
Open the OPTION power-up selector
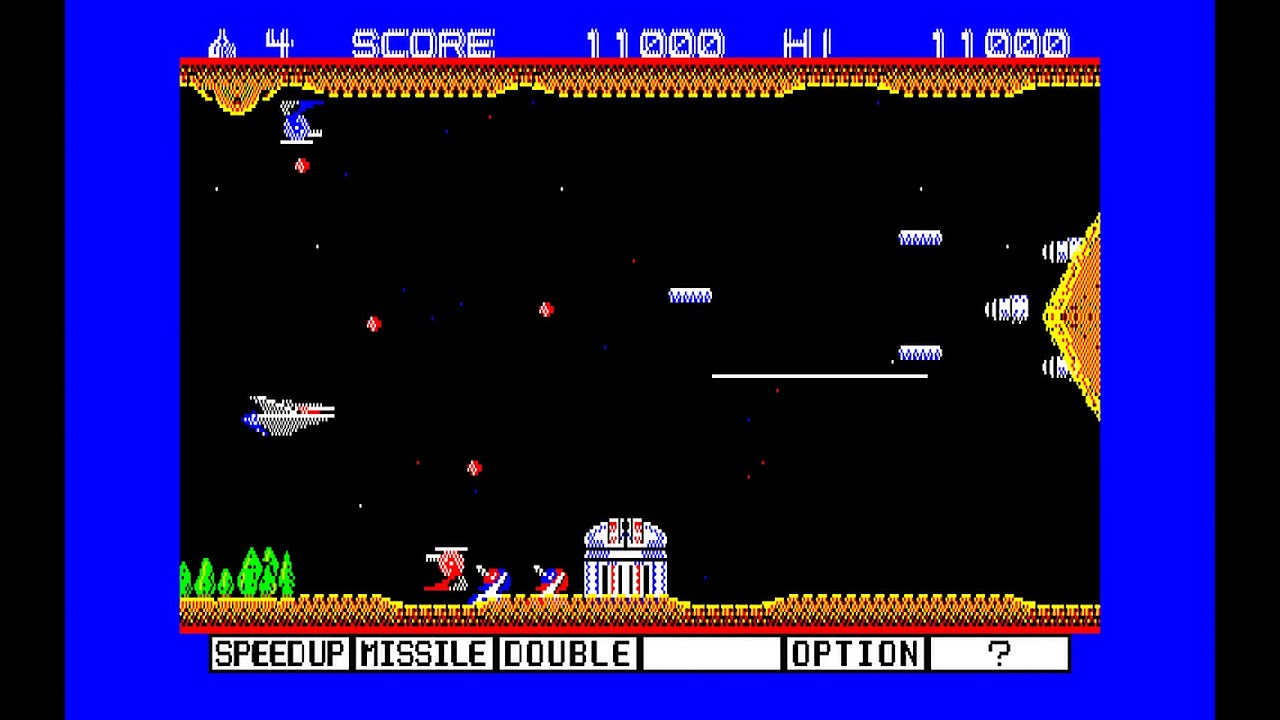pos(855,654)
